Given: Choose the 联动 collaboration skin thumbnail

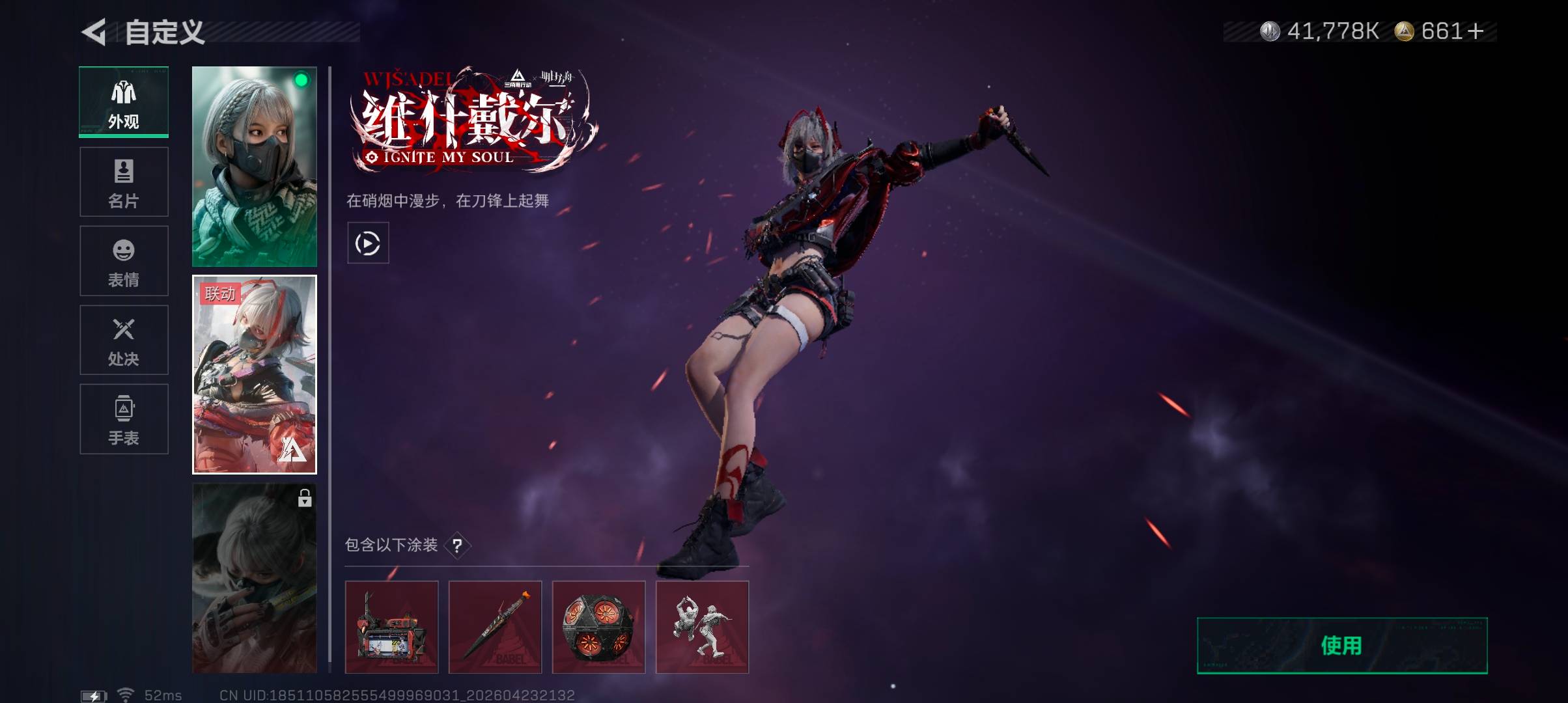Looking at the screenshot, I should point(255,375).
